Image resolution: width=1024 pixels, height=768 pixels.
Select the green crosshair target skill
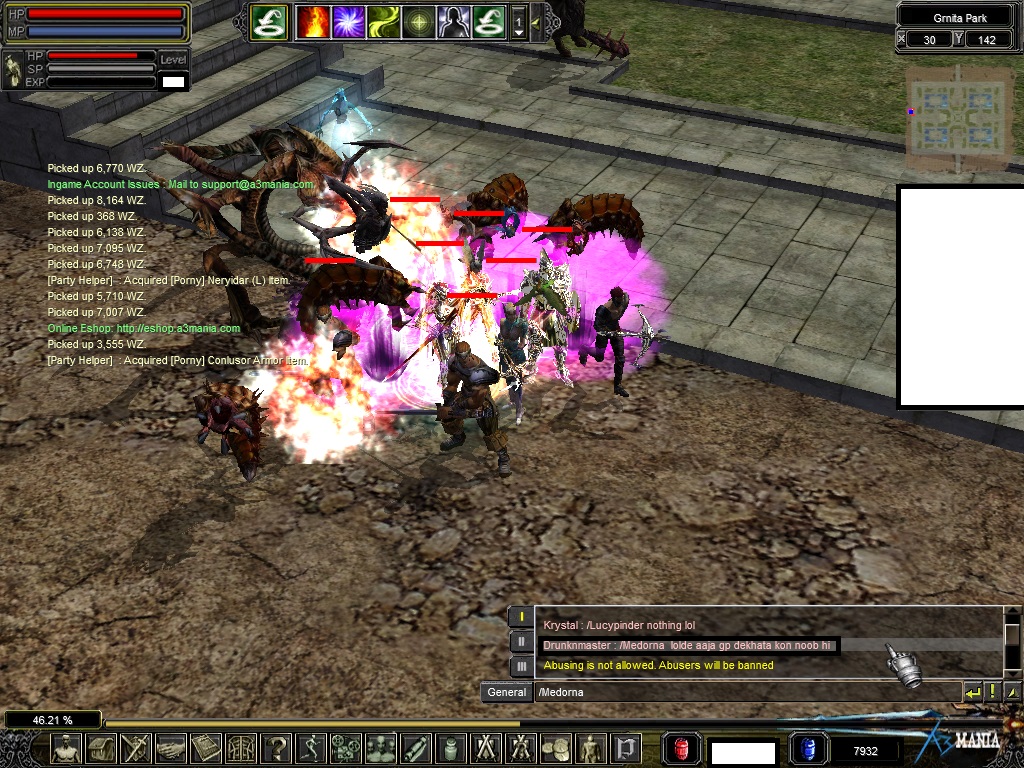click(x=419, y=21)
